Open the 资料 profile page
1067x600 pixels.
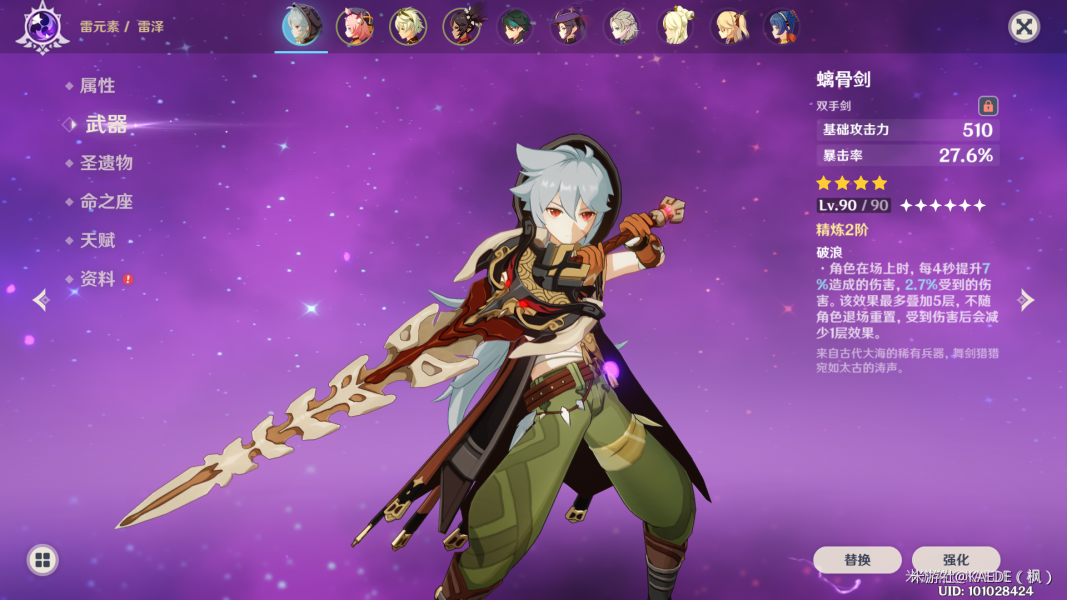(97, 280)
